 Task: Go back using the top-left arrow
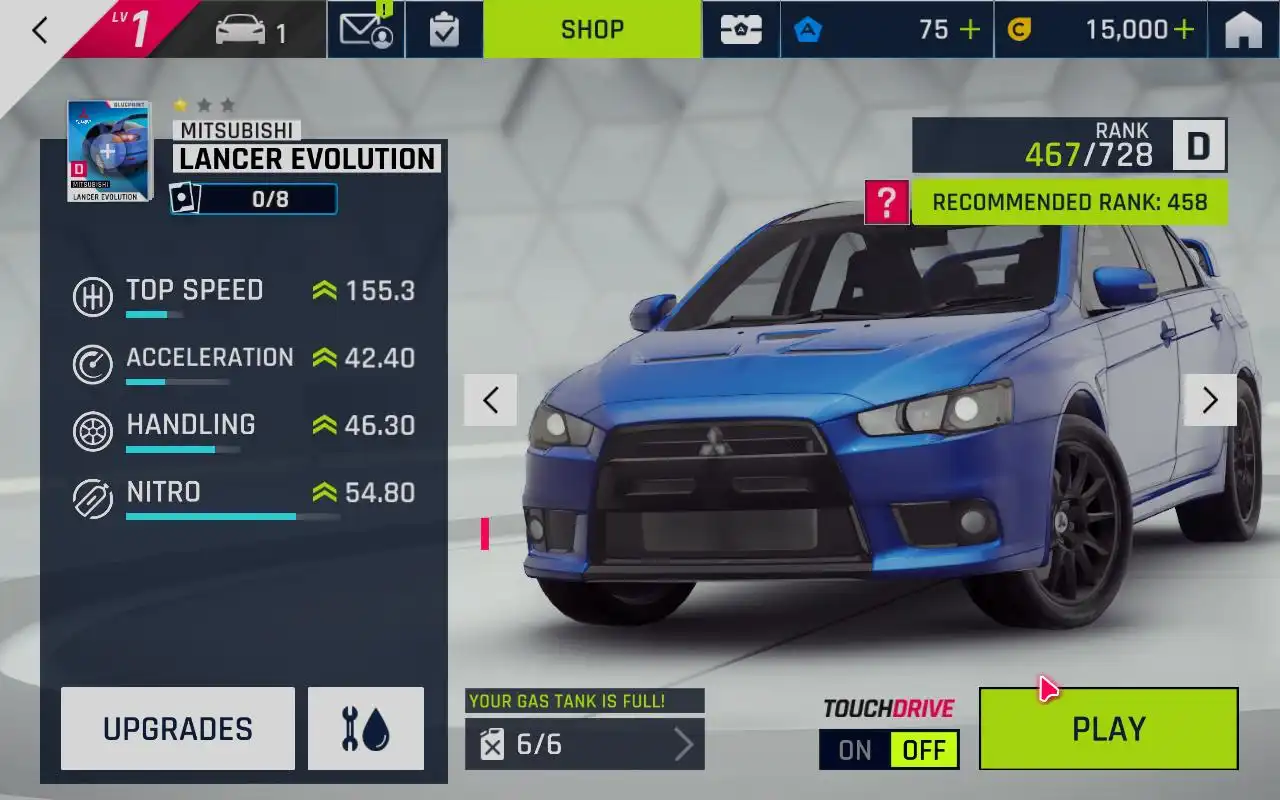(40, 30)
